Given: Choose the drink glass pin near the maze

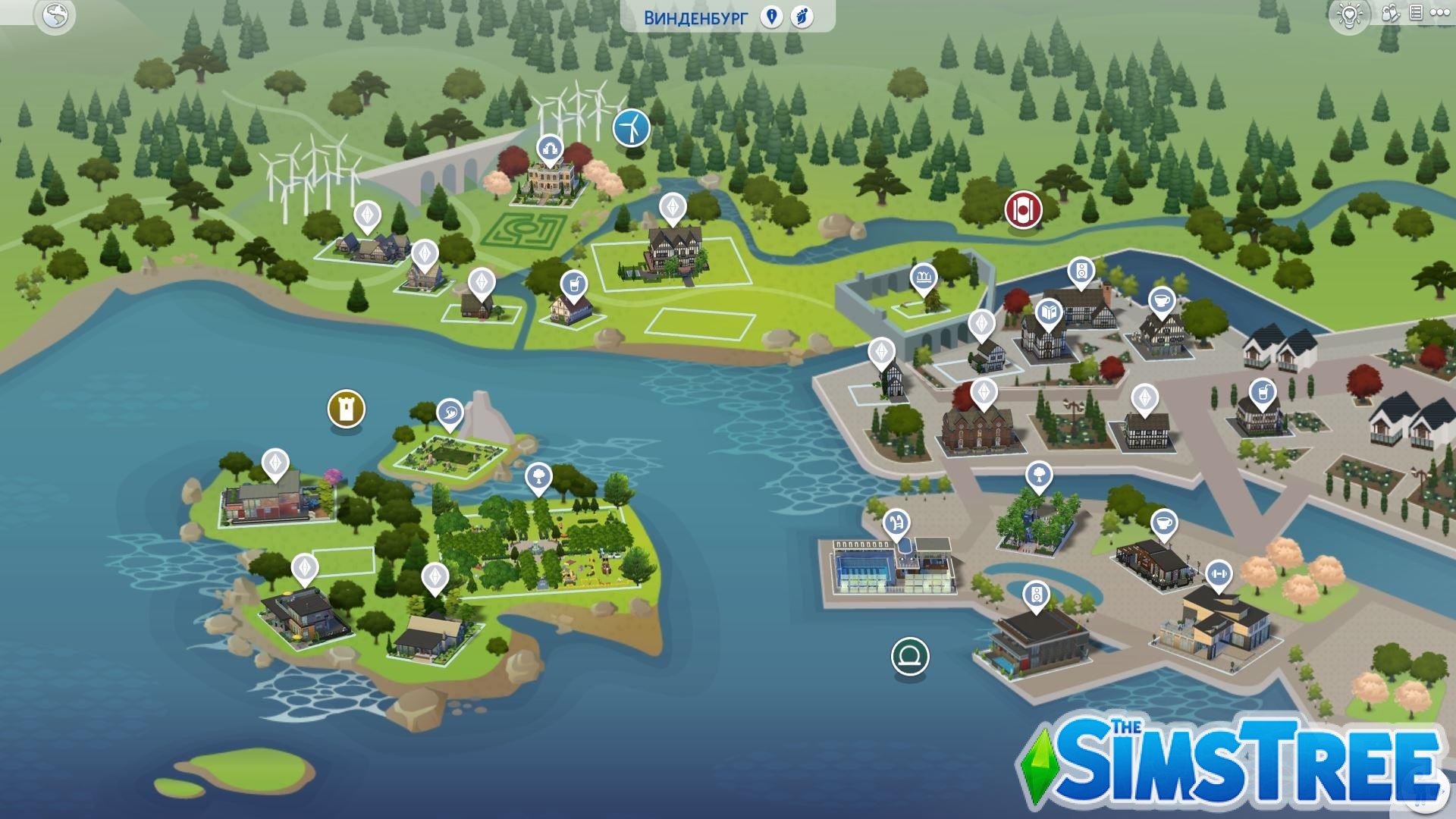Looking at the screenshot, I should pos(575,285).
